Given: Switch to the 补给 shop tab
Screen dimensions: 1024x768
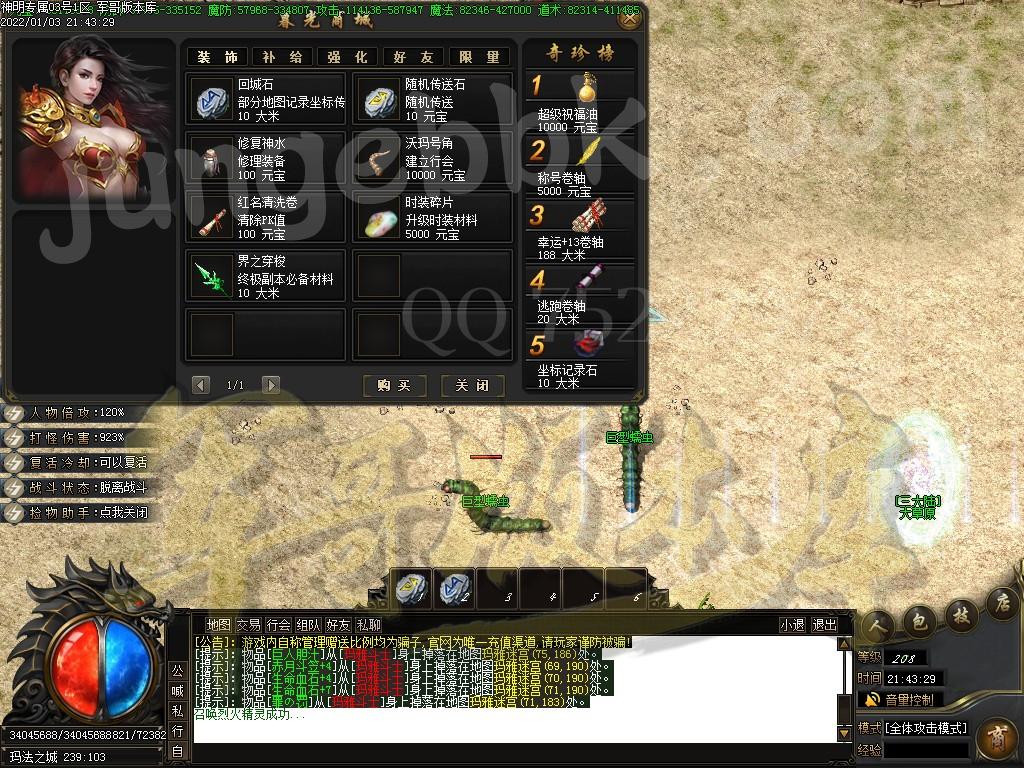Looking at the screenshot, I should (x=282, y=57).
